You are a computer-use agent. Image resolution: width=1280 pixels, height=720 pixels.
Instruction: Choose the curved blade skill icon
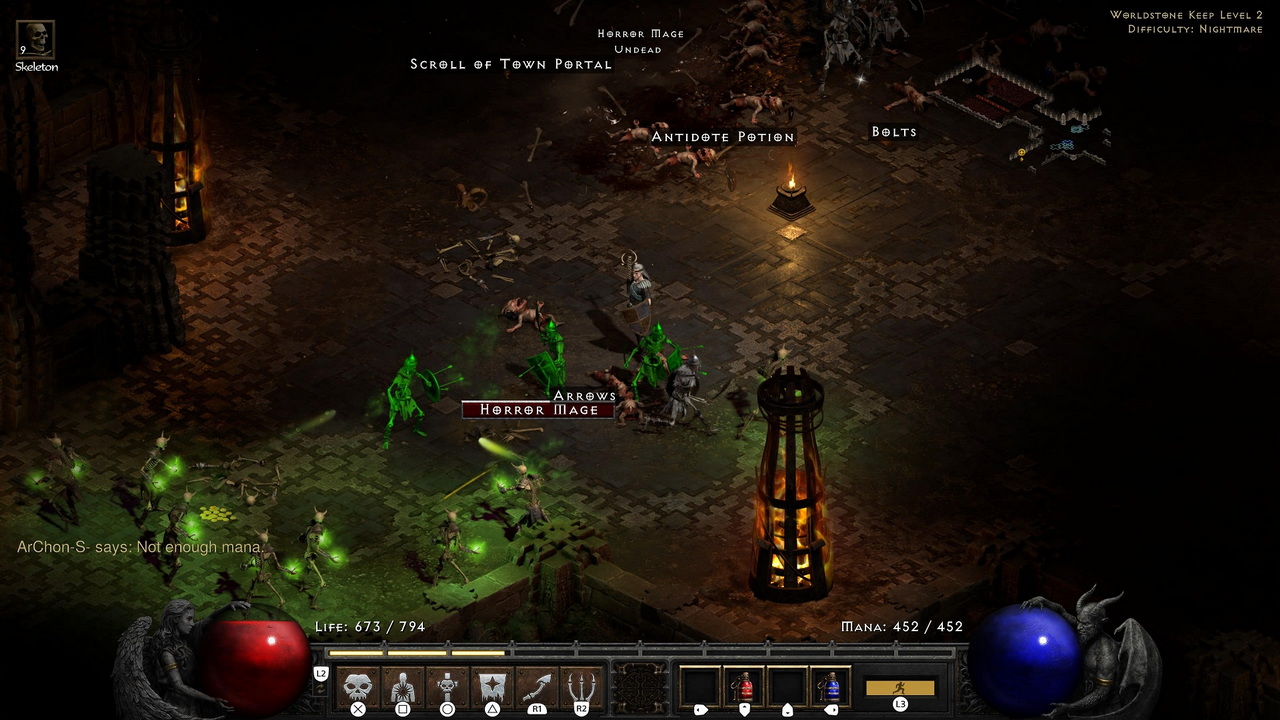(x=537, y=686)
